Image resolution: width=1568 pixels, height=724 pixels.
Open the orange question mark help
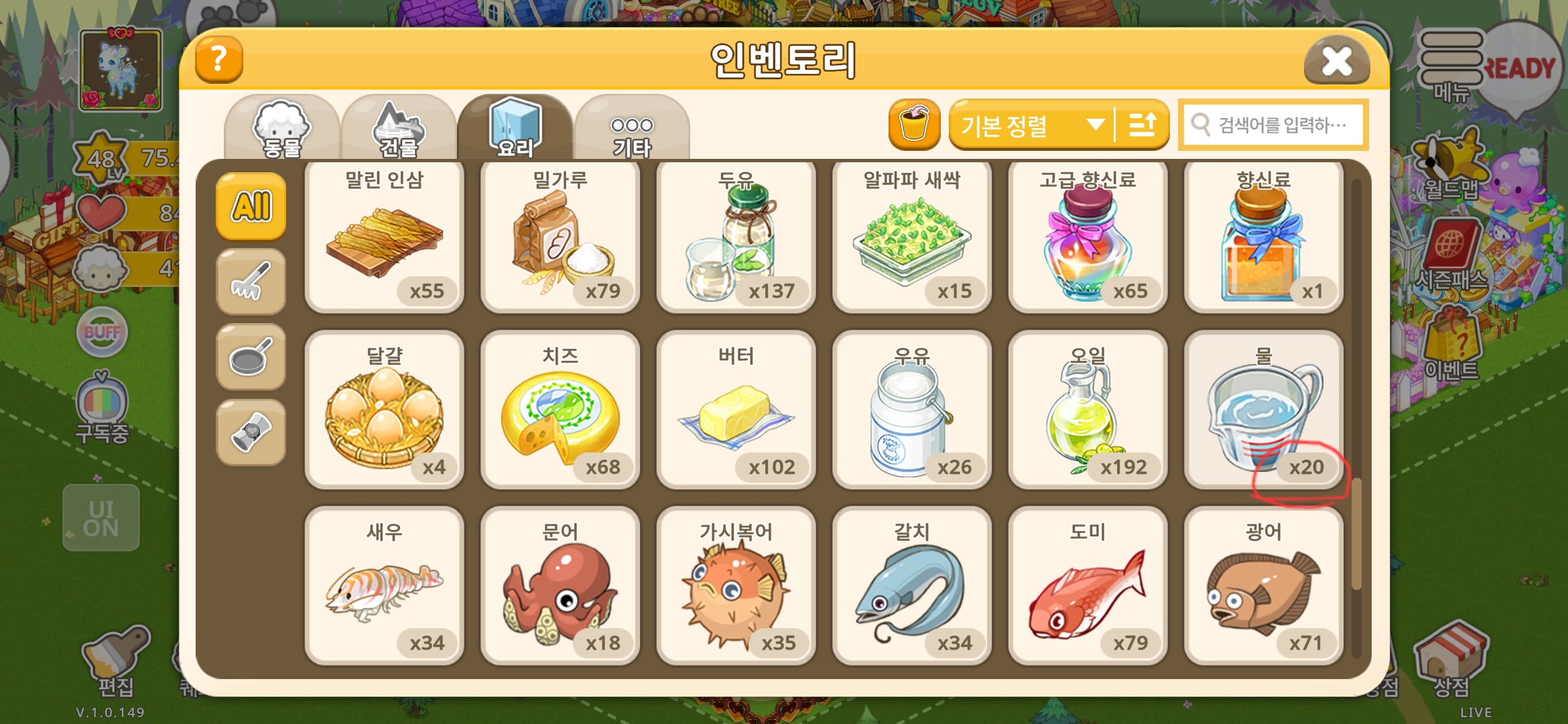218,60
